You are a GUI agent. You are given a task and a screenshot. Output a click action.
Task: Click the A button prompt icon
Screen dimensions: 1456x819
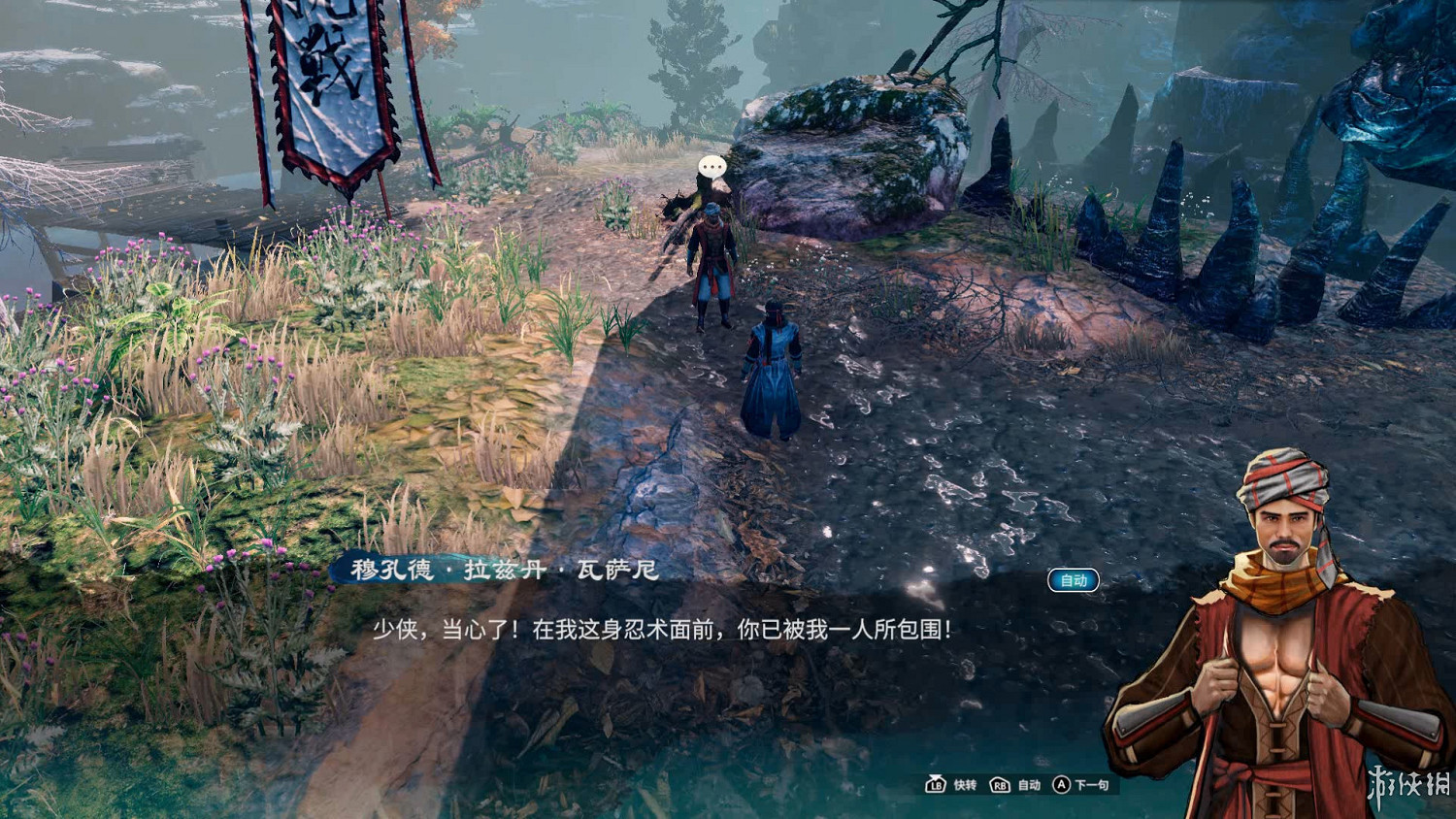tap(1061, 784)
